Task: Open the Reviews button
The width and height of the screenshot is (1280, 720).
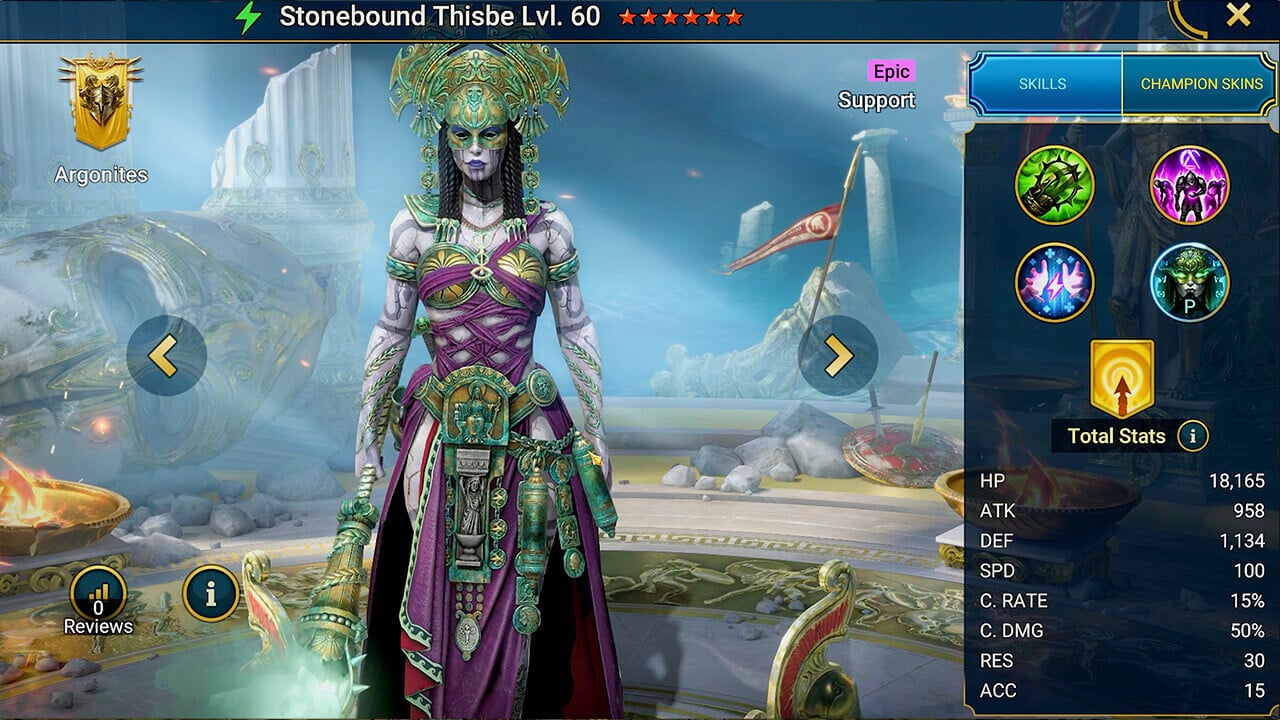Action: click(x=98, y=602)
